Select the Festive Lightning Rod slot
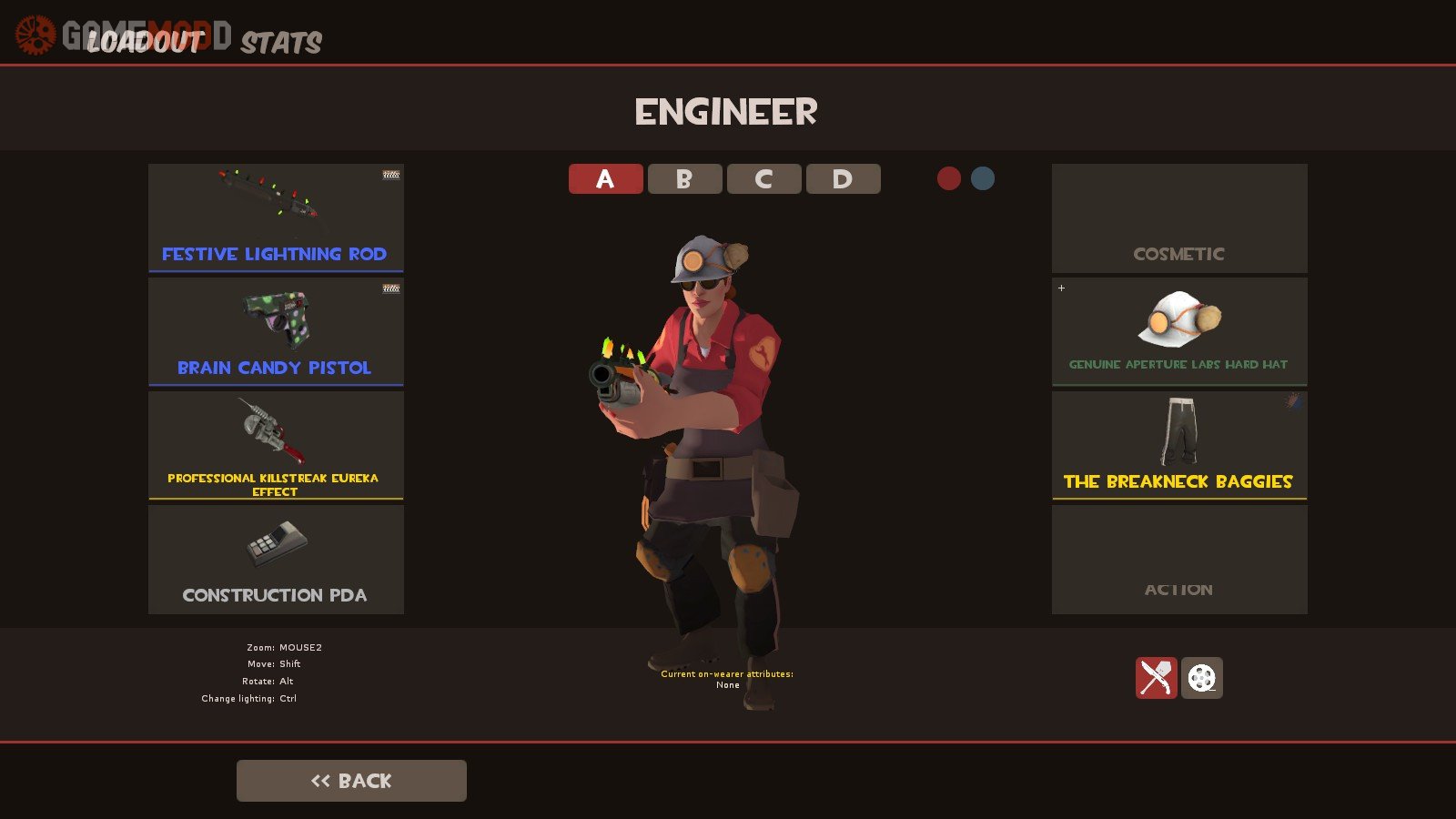Image resolution: width=1456 pixels, height=819 pixels. 276,217
